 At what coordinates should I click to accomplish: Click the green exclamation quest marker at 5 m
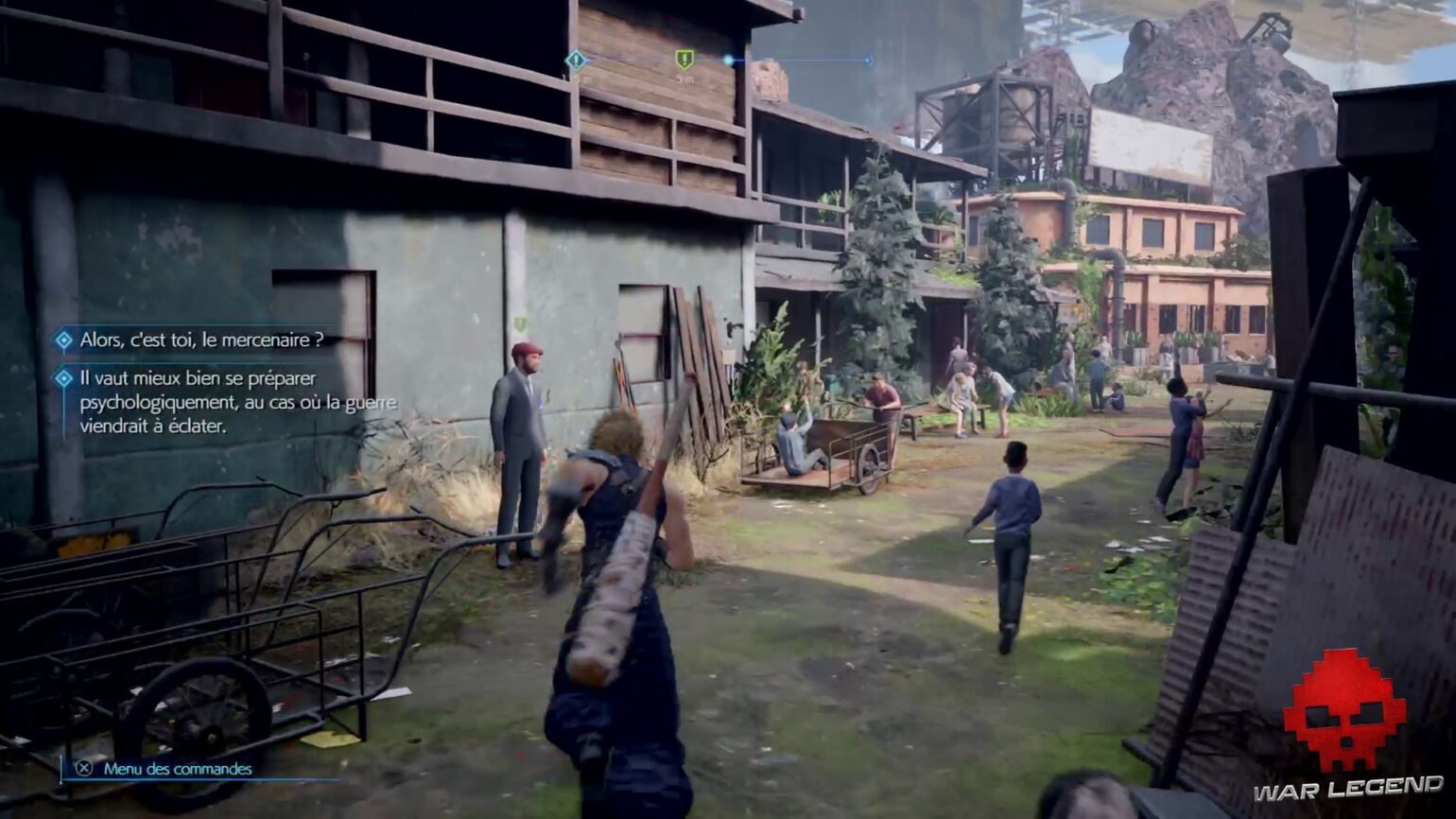pos(685,59)
